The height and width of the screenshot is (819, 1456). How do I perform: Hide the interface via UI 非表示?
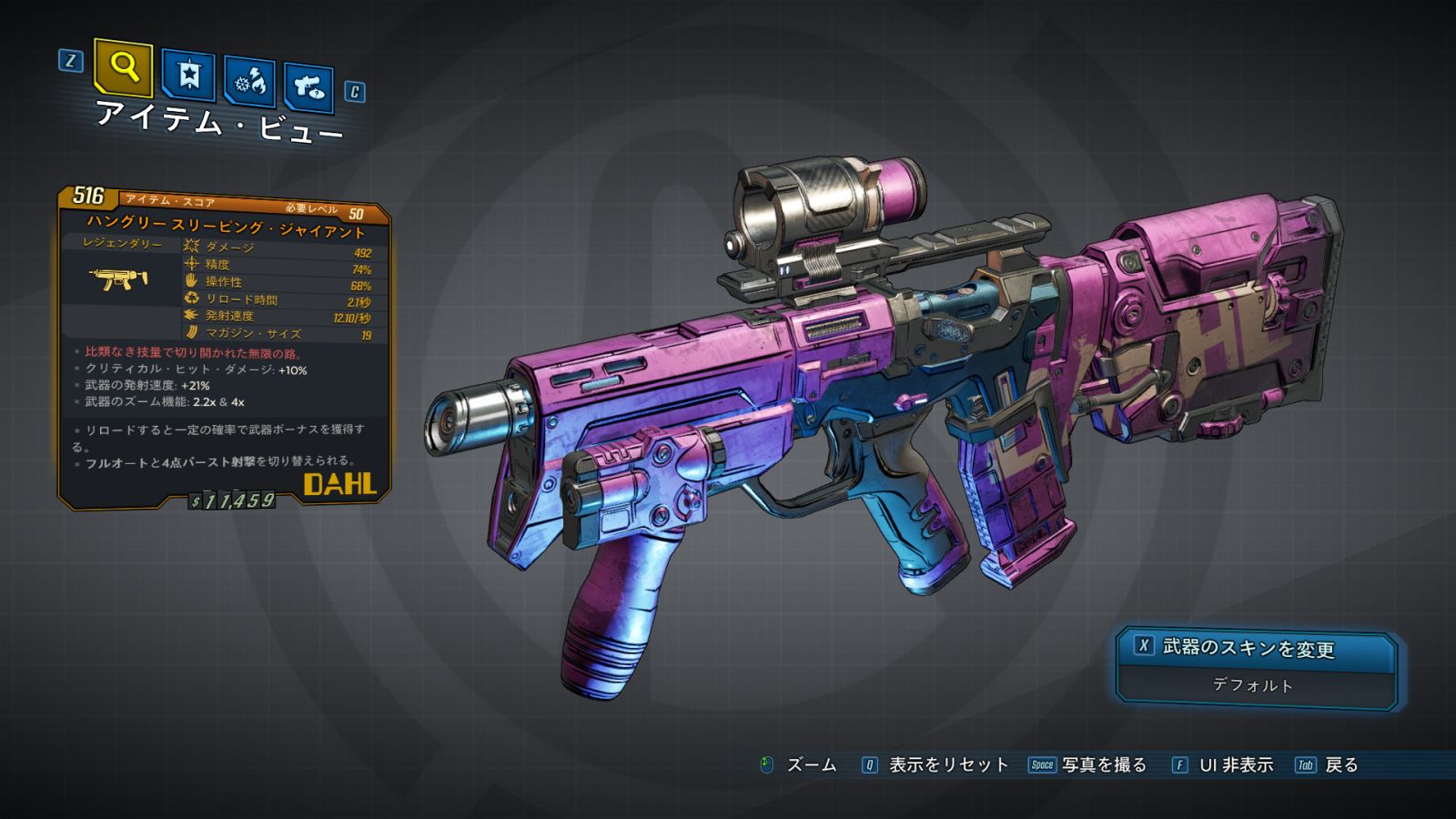[x=1235, y=765]
